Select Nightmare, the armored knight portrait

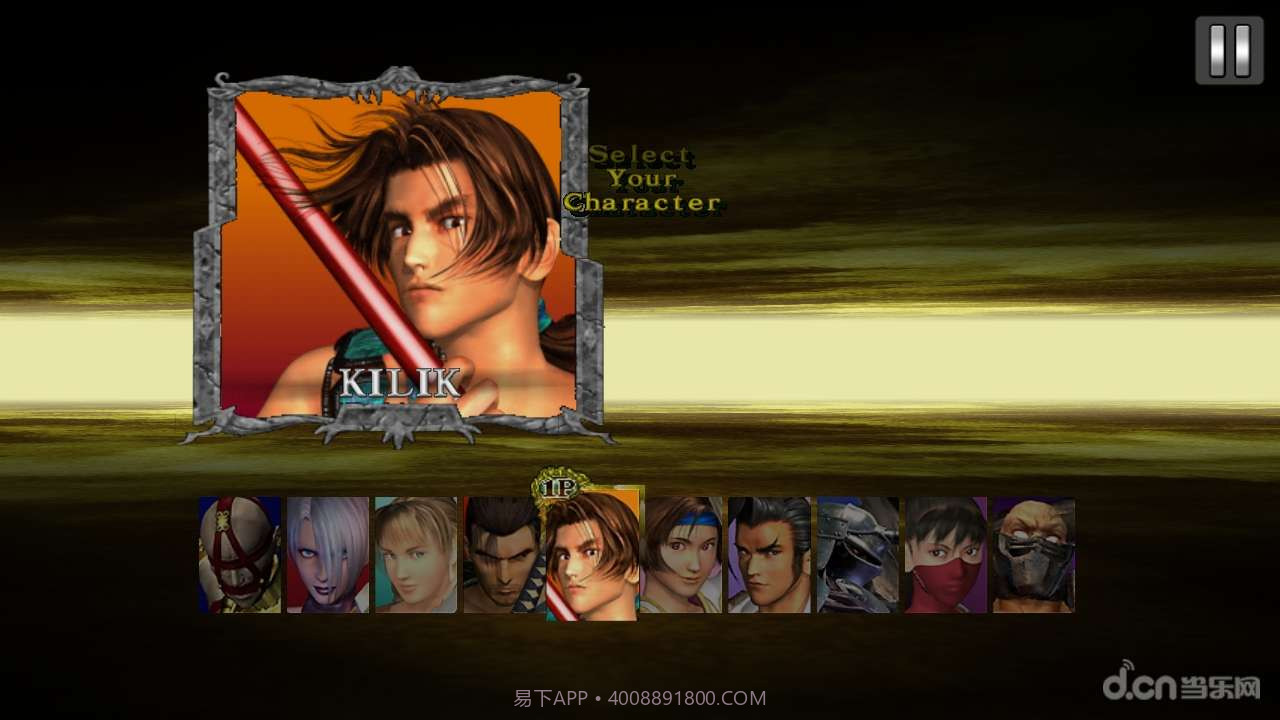[858, 555]
